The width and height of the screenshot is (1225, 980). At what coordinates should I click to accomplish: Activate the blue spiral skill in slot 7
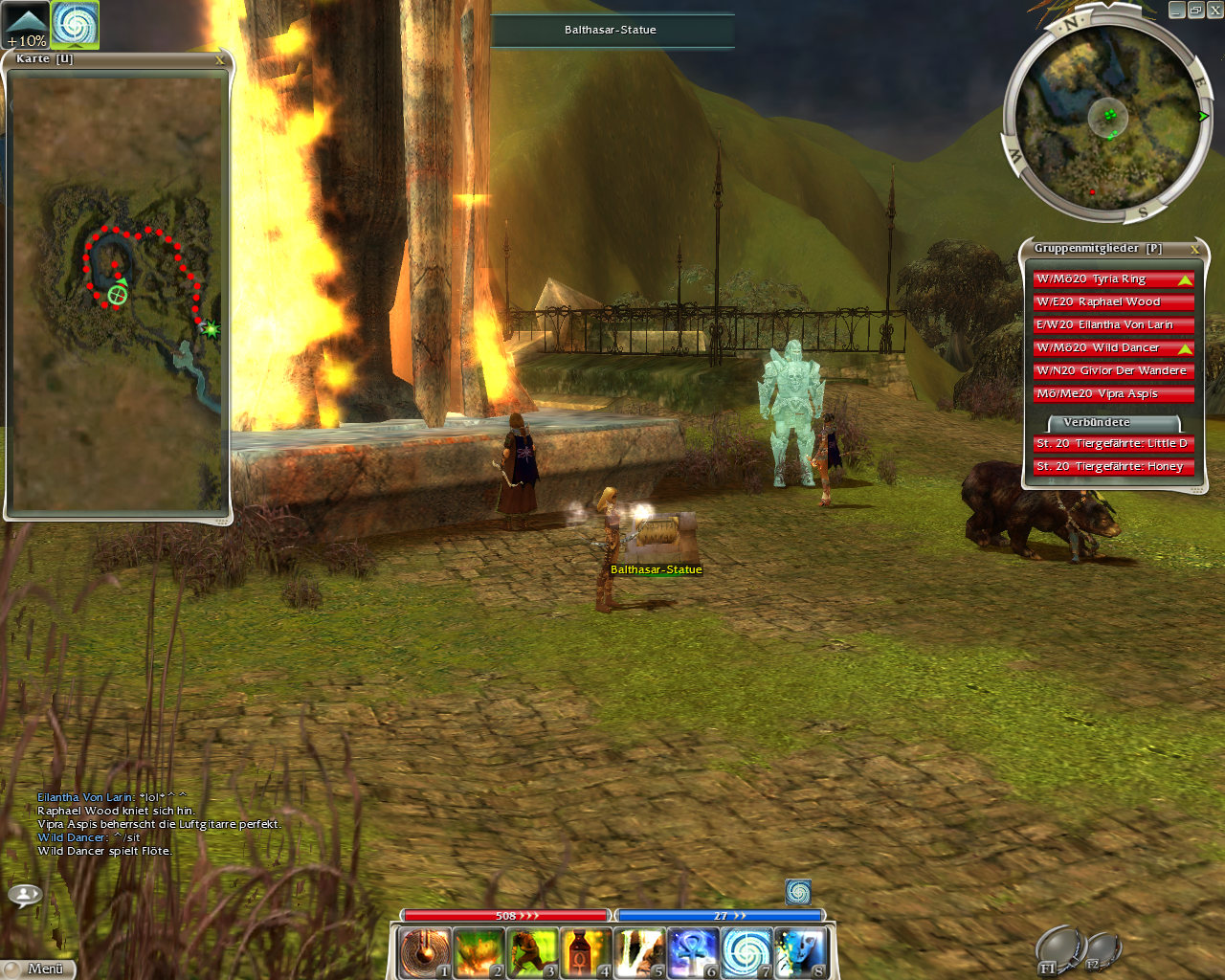pos(746,953)
